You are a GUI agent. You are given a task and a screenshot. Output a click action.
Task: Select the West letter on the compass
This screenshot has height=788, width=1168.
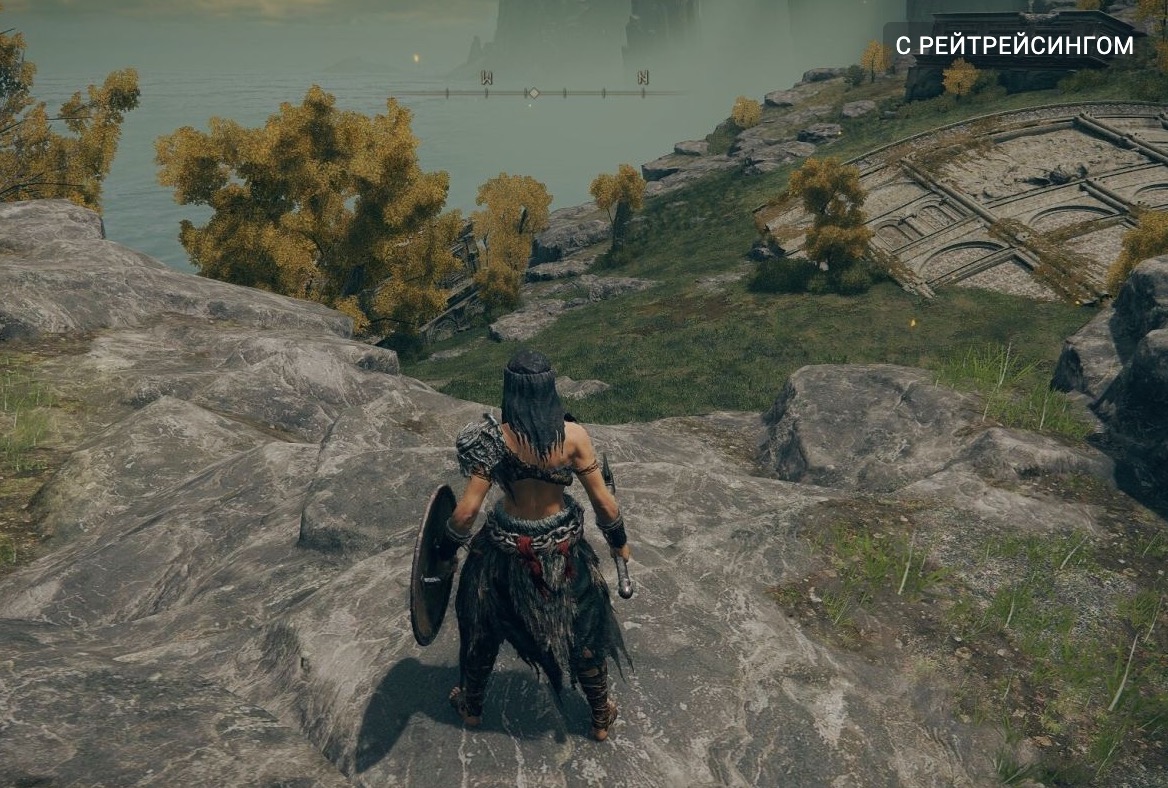(x=487, y=78)
